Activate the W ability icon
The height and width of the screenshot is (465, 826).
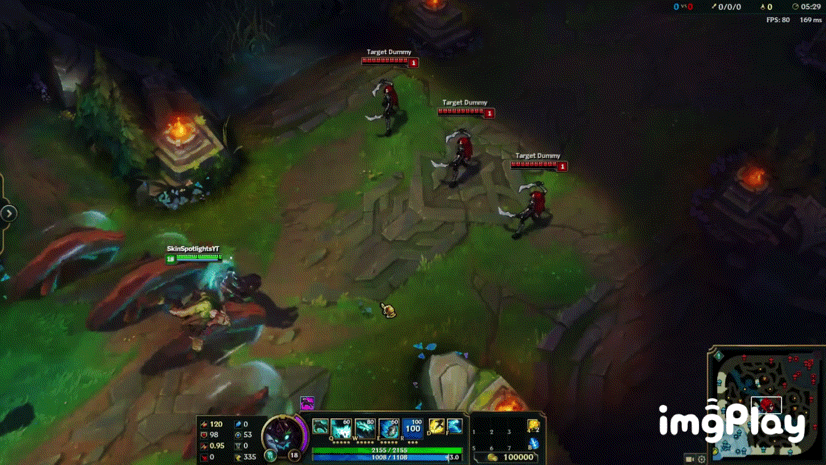(x=365, y=428)
